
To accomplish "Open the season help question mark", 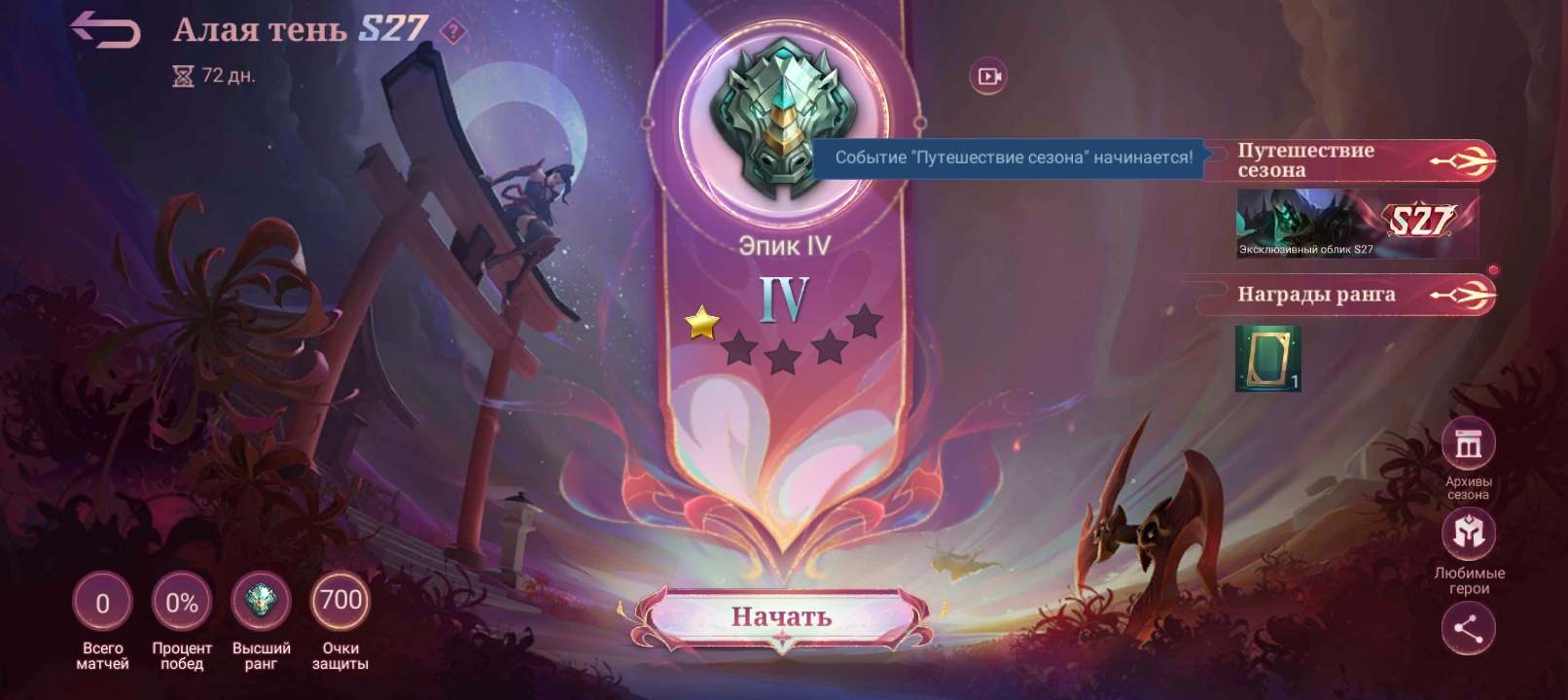I will (x=452, y=32).
